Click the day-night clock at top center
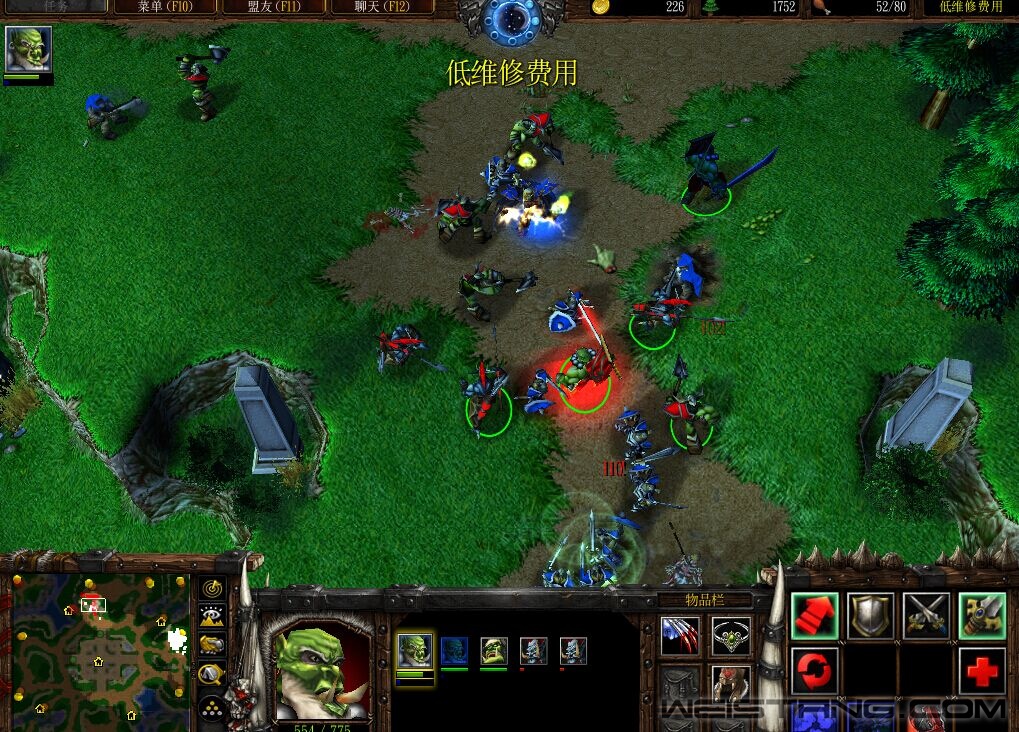Viewport: 1019px width, 732px height. [x=512, y=19]
